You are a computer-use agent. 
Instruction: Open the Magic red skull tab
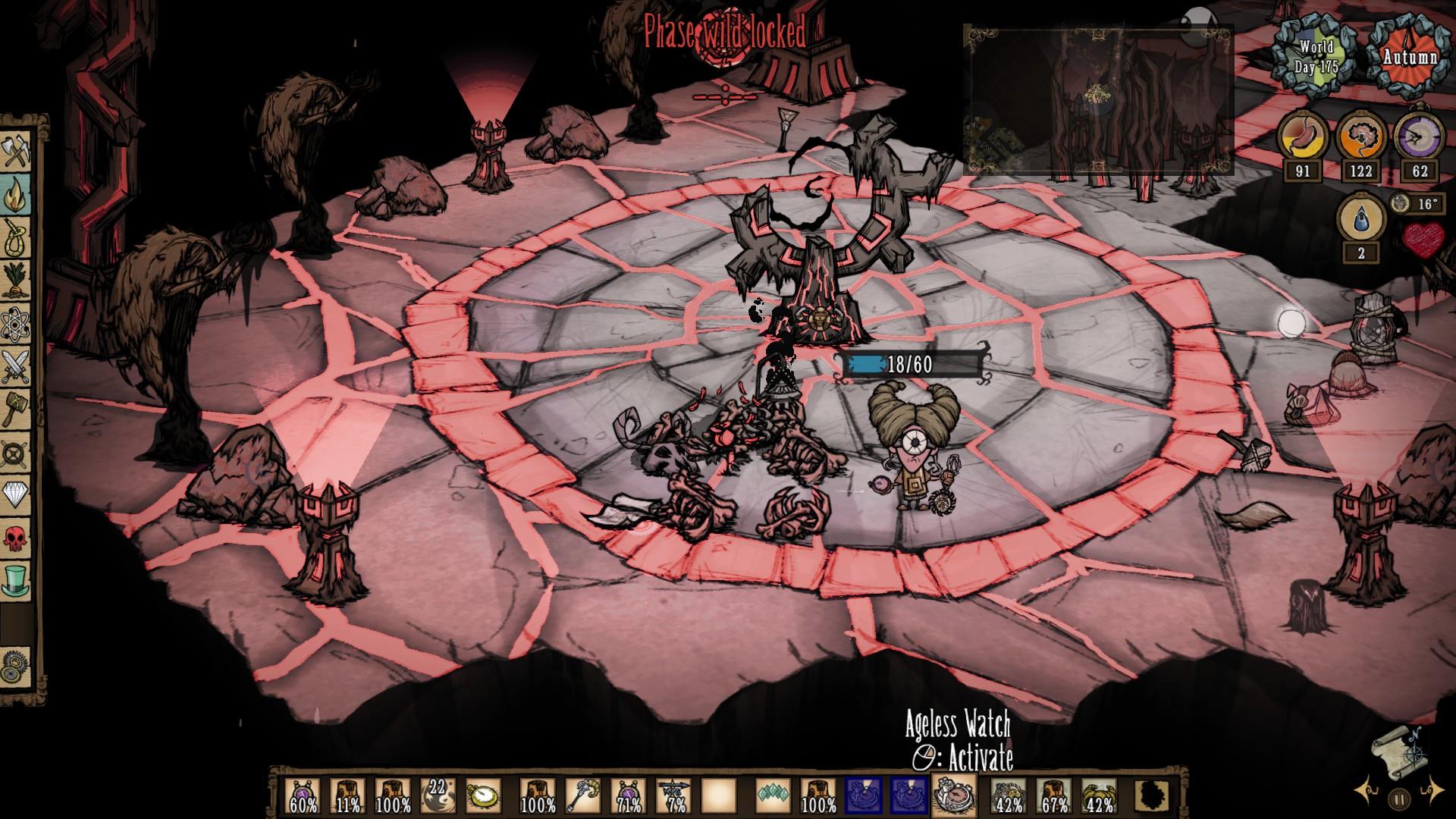pyautogui.click(x=16, y=538)
